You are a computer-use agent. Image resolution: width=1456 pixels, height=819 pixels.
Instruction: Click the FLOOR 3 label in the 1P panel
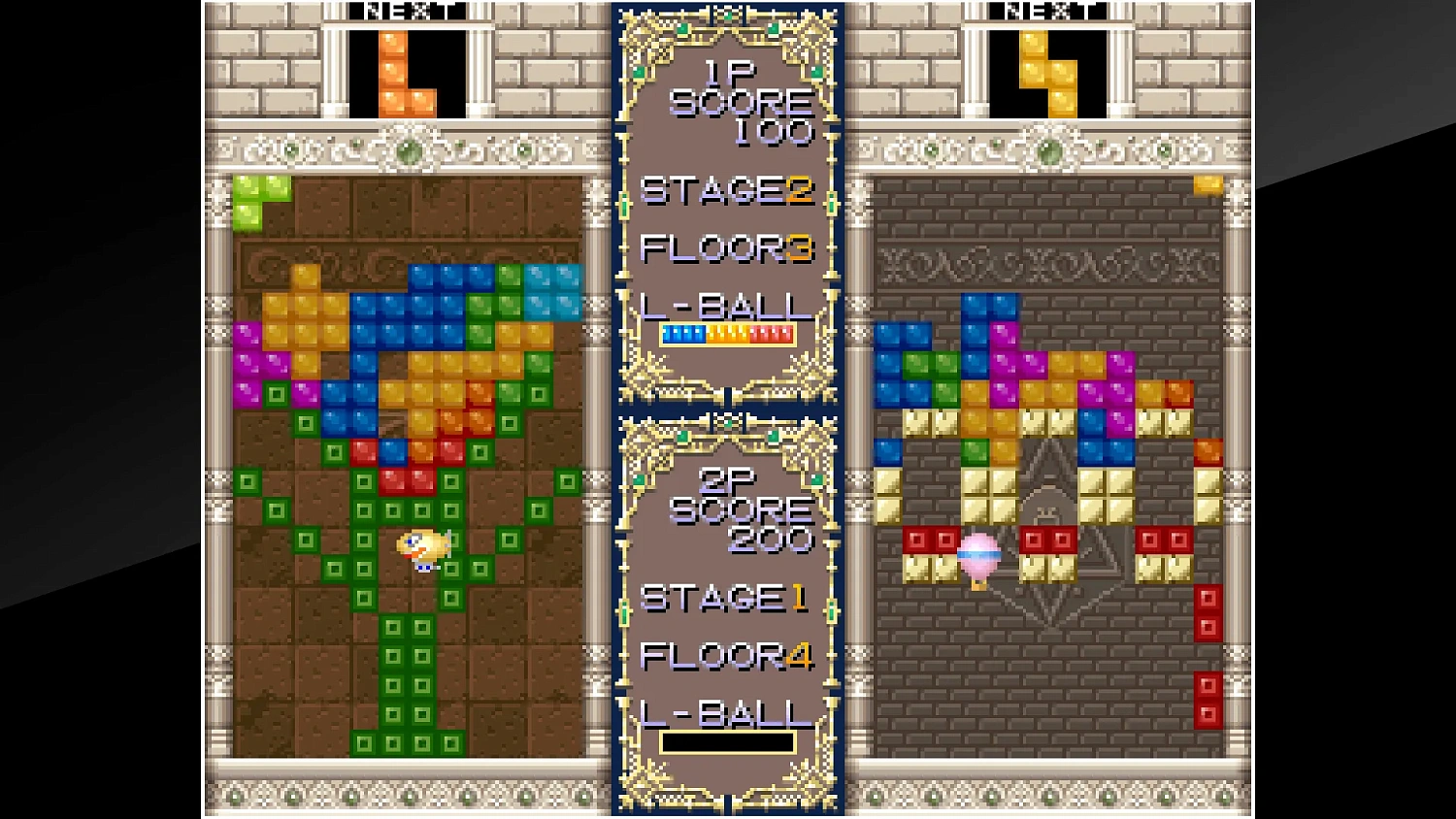pyautogui.click(x=728, y=249)
